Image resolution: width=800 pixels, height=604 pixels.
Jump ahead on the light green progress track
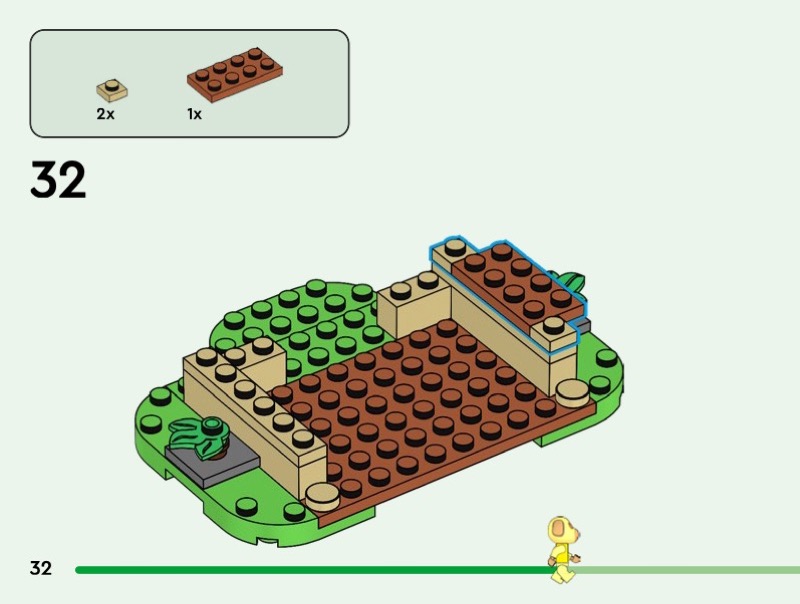690,570
